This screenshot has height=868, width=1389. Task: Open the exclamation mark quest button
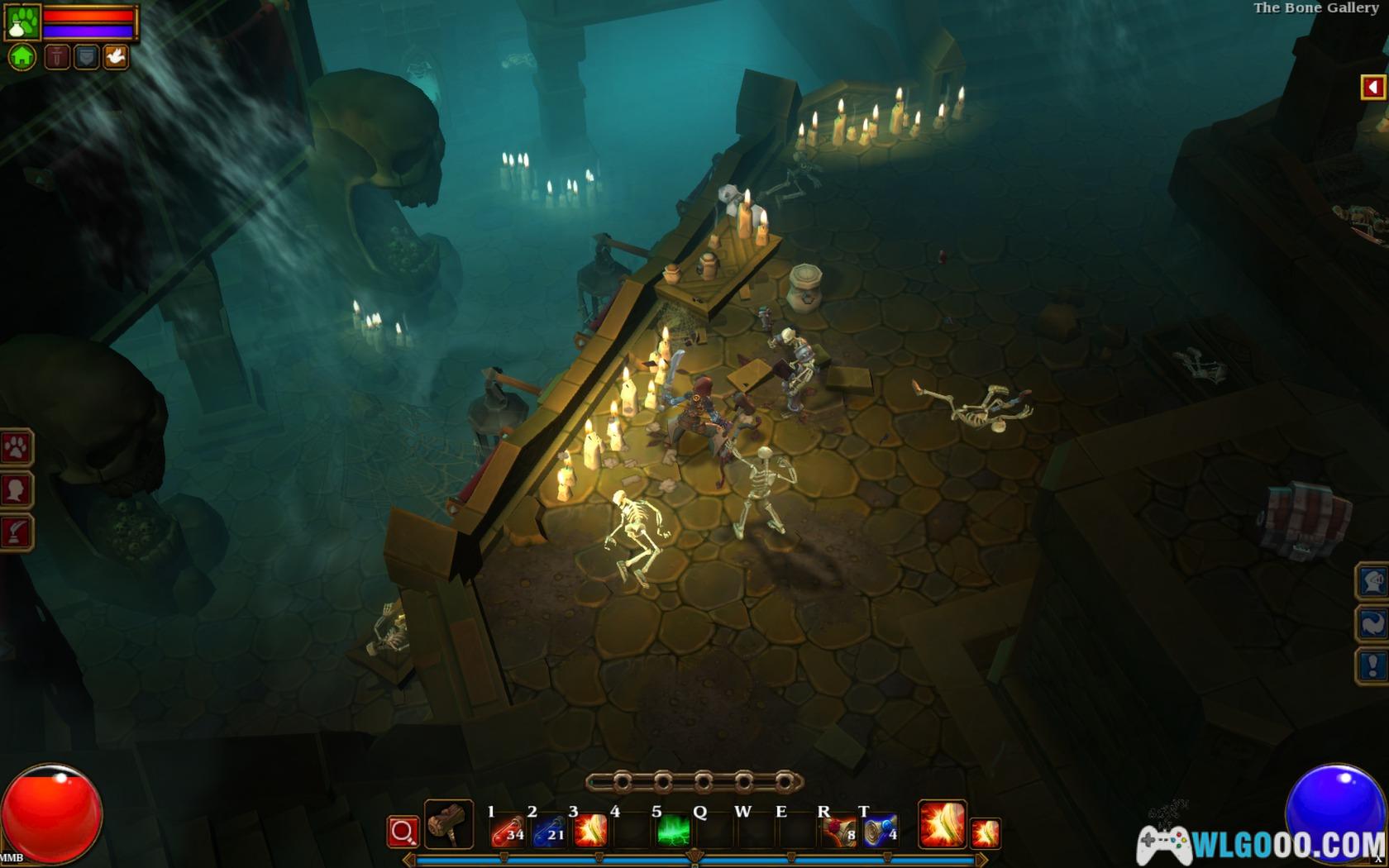coord(1372,665)
